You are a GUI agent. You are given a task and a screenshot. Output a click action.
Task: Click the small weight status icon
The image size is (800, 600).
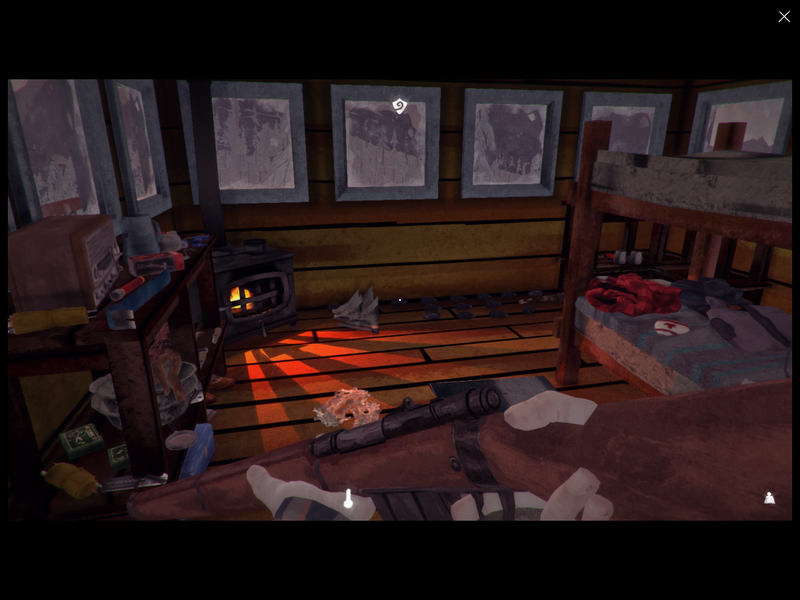[769, 497]
